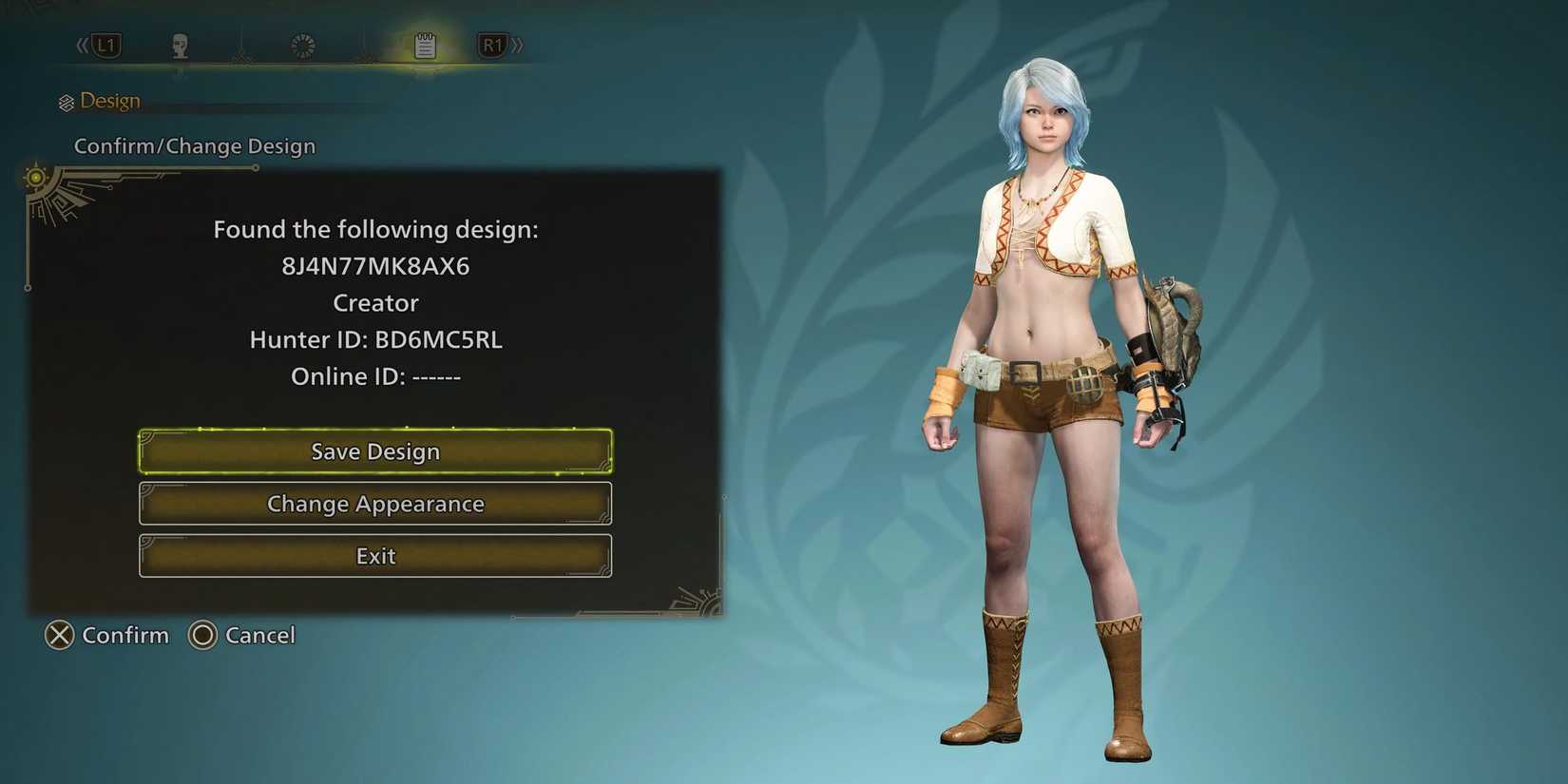Viewport: 1568px width, 784px height.
Task: Click the Change Appearance button
Action: (x=375, y=504)
